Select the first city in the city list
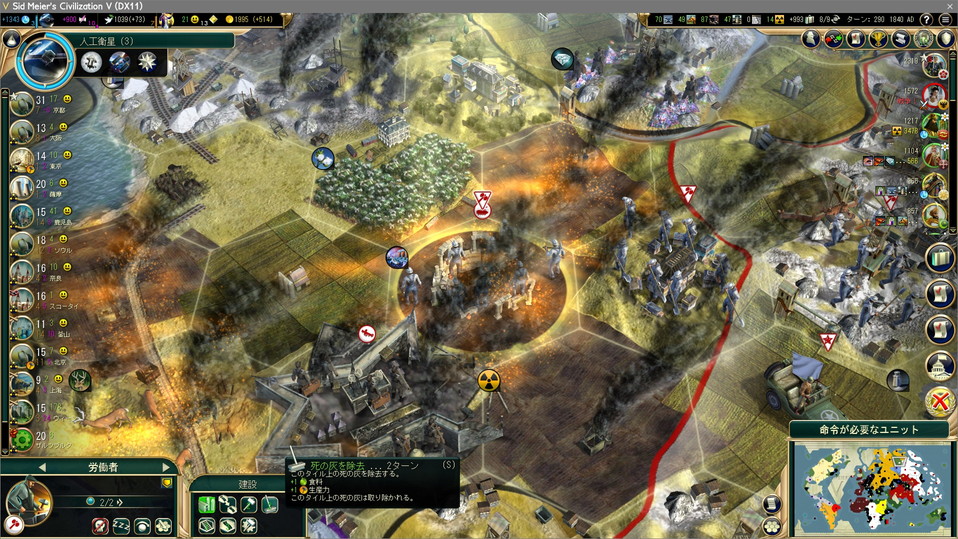The image size is (958, 539). [21, 104]
